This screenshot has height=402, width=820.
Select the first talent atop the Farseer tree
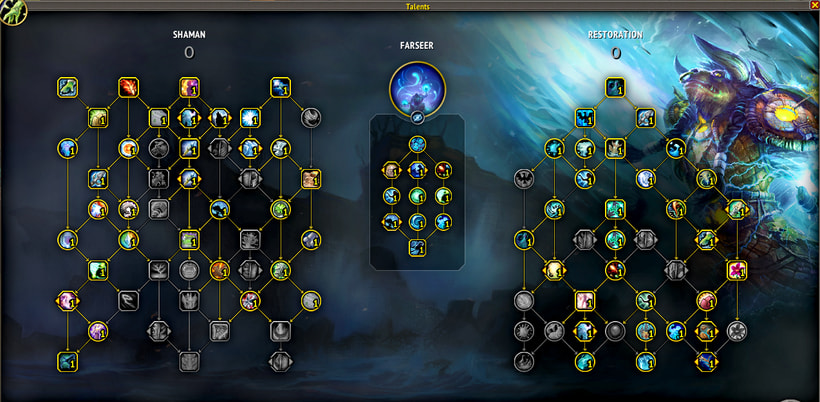point(417,144)
